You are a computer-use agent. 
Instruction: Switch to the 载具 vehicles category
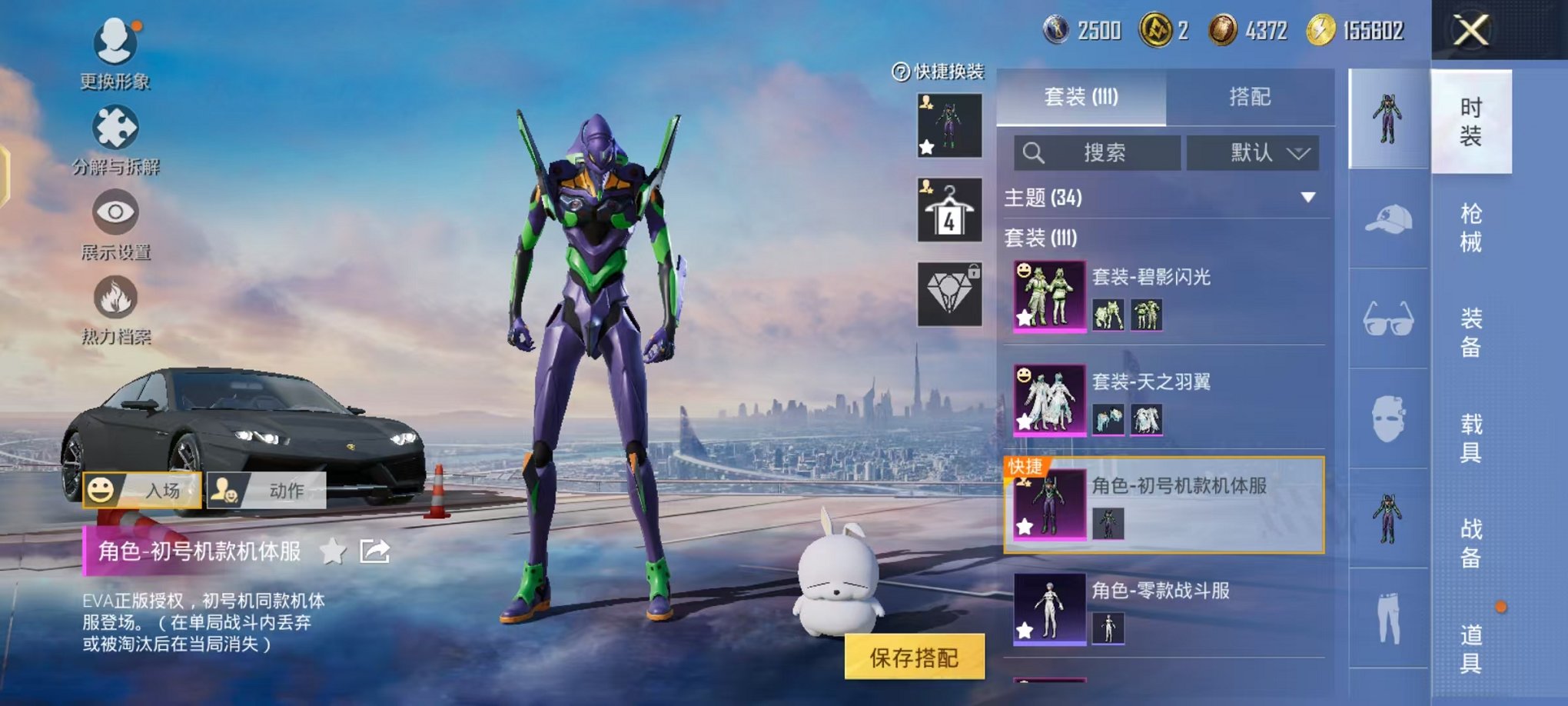tap(1470, 438)
